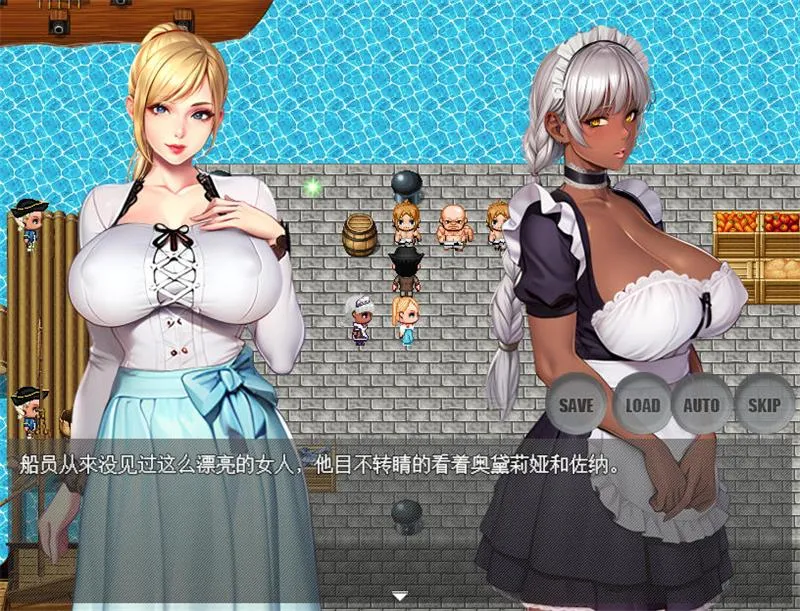The width and height of the screenshot is (800, 611).
Task: Toggle AUTO dialogue mode
Action: (x=701, y=405)
